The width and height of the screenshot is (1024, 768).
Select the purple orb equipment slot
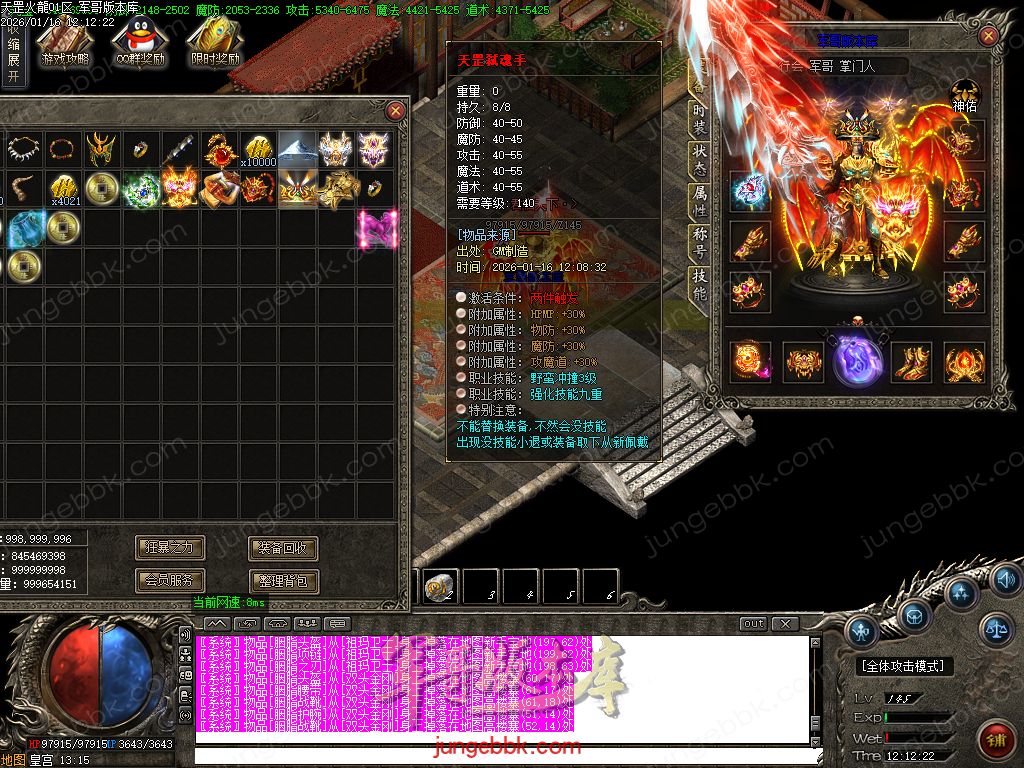click(x=856, y=359)
